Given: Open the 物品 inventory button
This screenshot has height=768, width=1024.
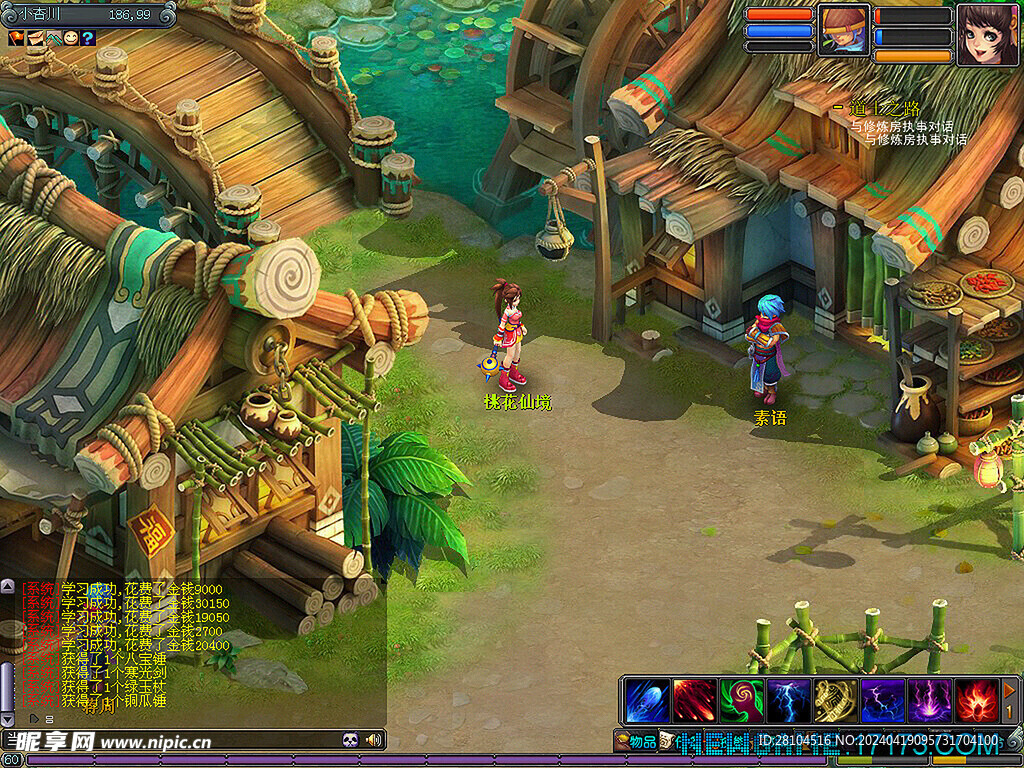Looking at the screenshot, I should (636, 741).
